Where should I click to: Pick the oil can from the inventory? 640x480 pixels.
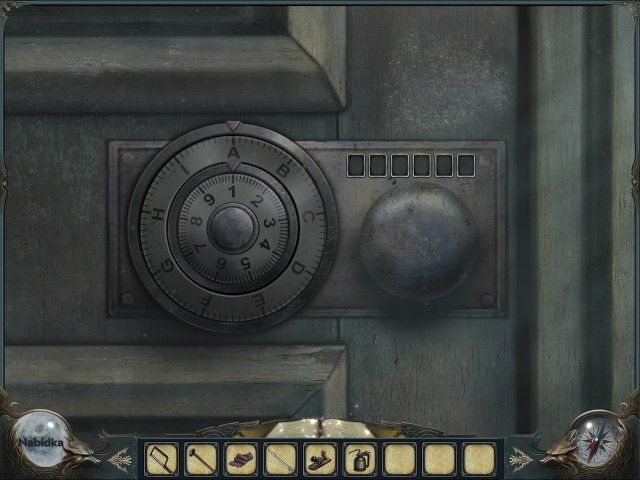click(x=360, y=459)
